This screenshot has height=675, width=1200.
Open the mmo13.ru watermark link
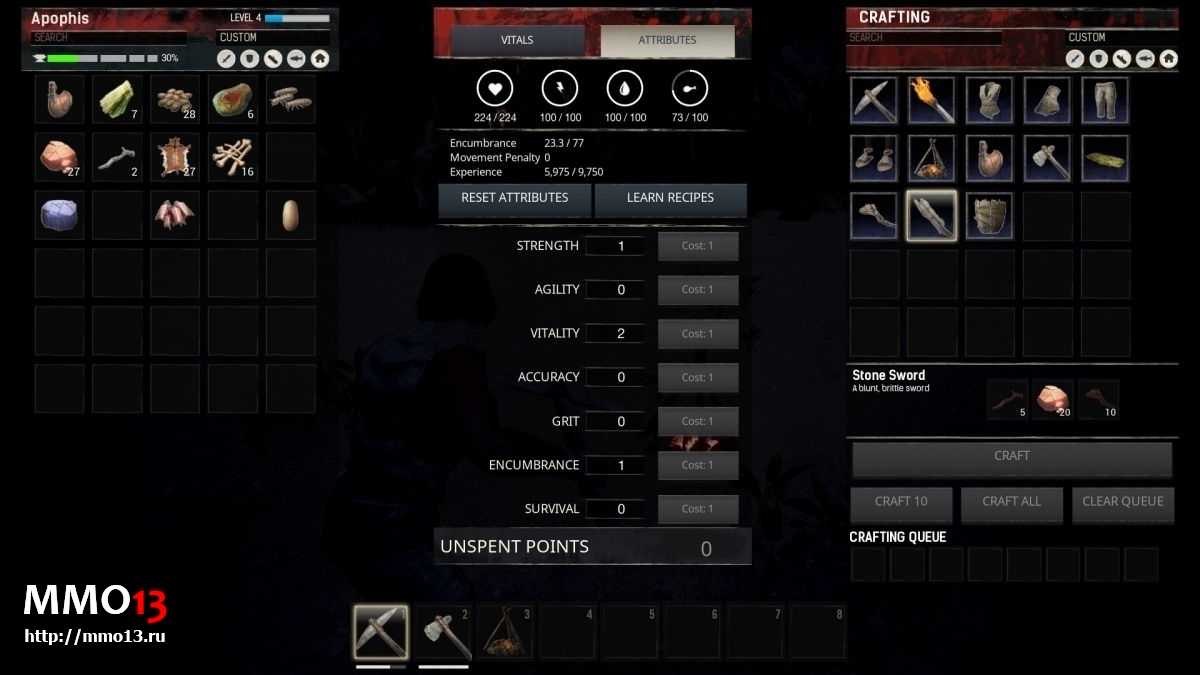94,635
